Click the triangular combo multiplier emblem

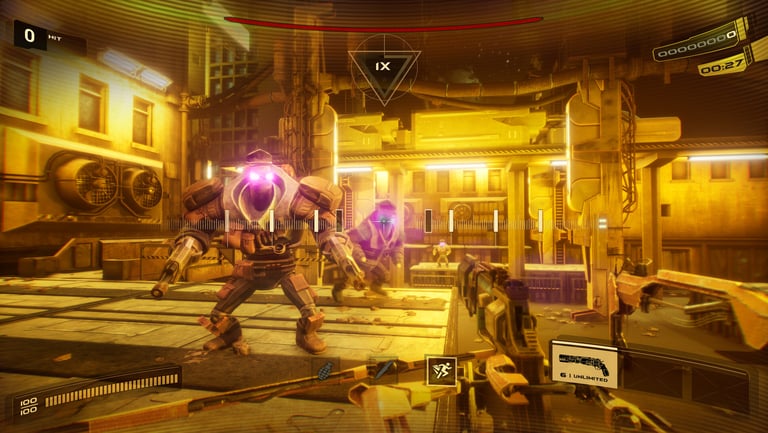(x=383, y=66)
